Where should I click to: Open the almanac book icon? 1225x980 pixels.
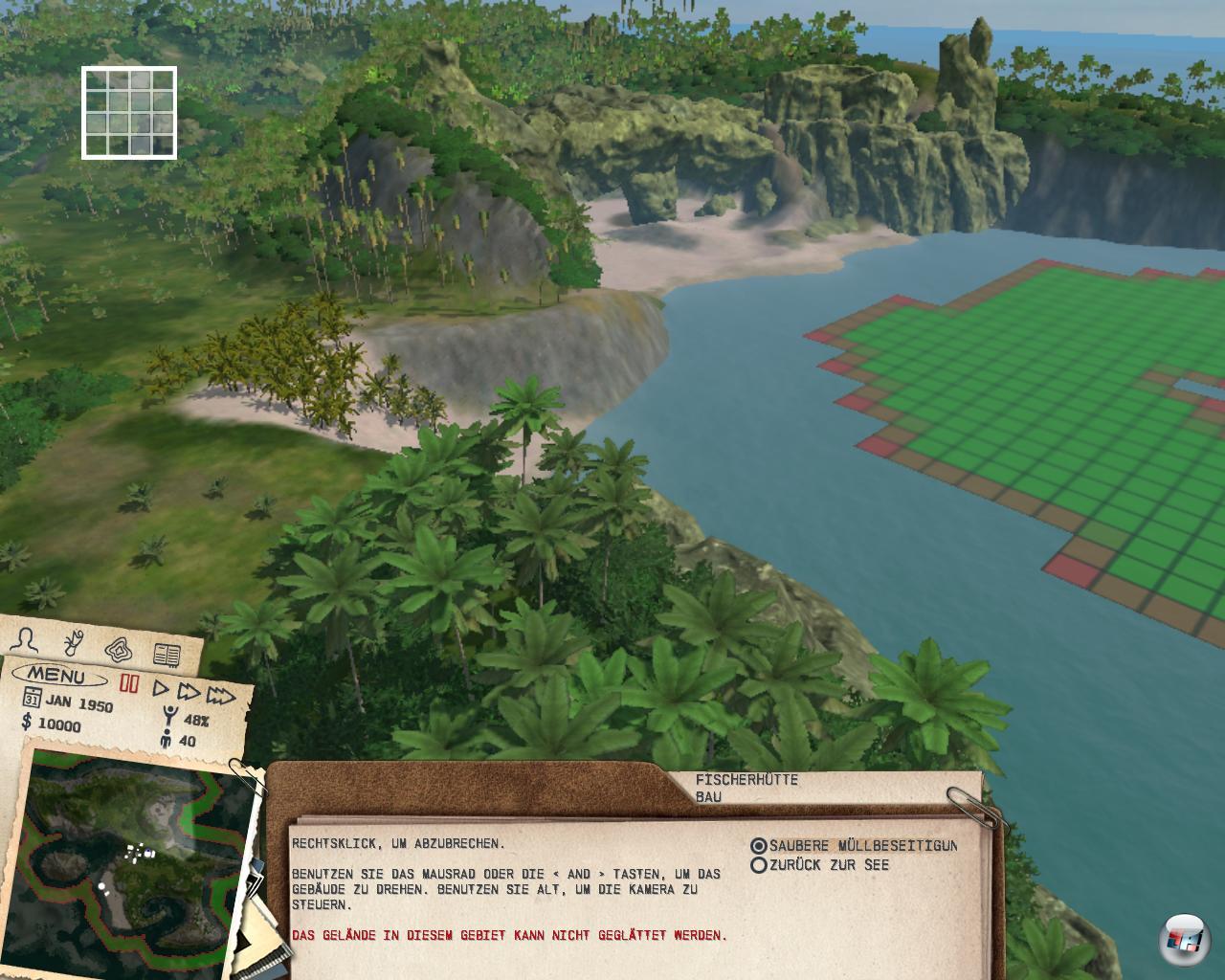[x=167, y=656]
